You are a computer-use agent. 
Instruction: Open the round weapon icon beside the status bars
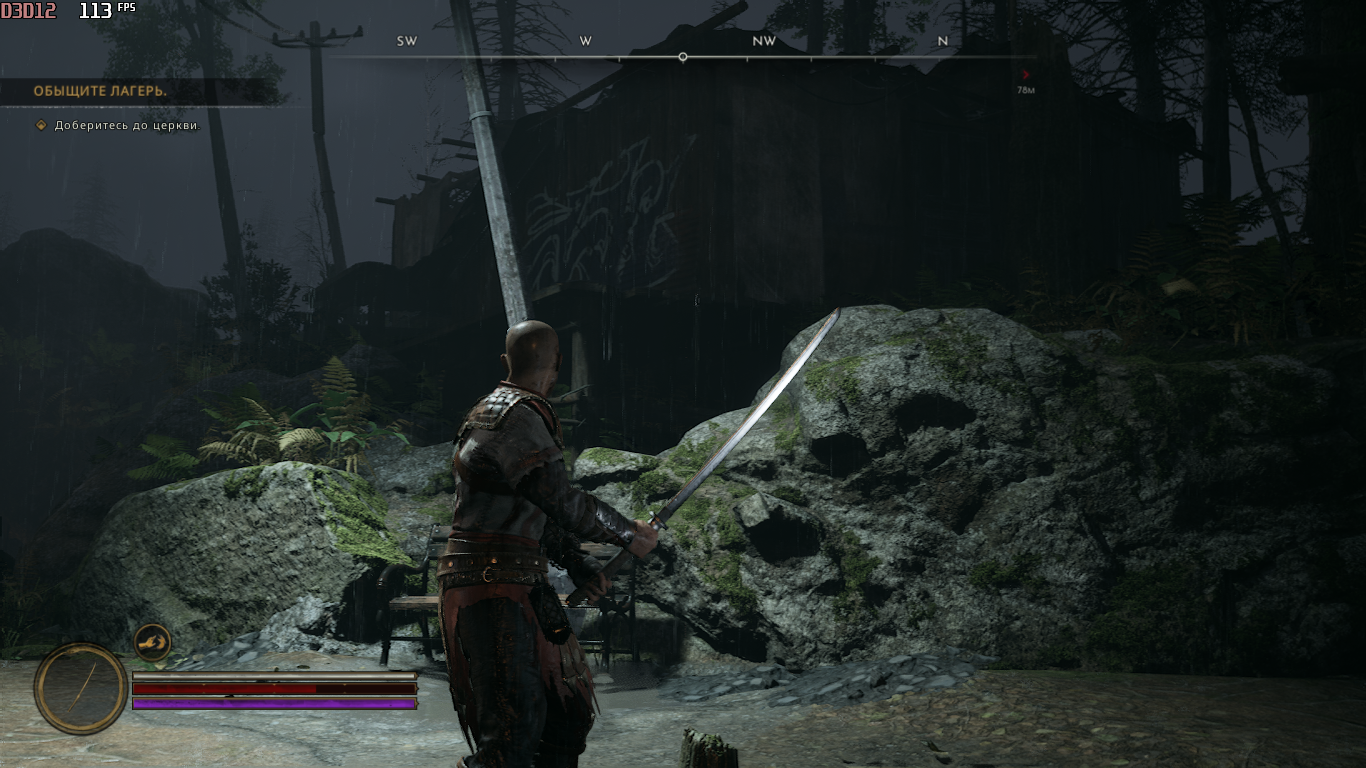[81, 688]
